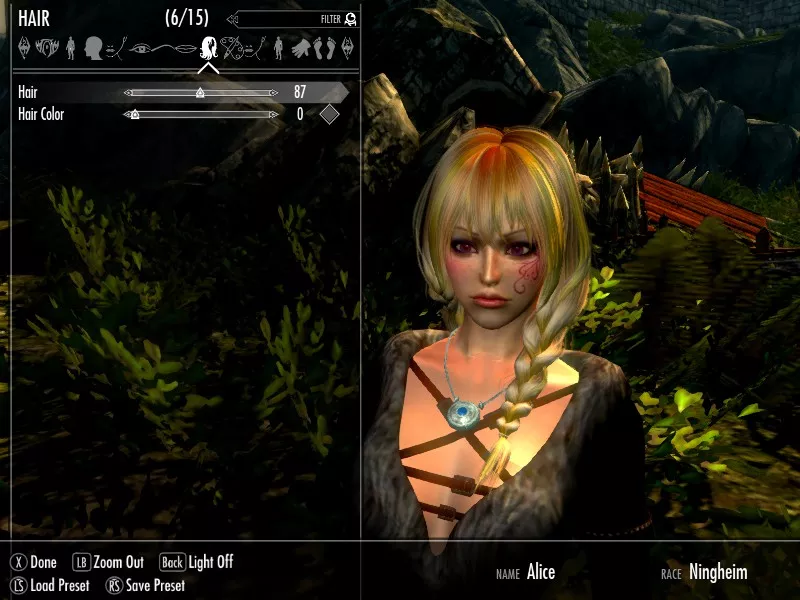The width and height of the screenshot is (800, 600).
Task: Open the footprints category tab
Action: pos(324,47)
